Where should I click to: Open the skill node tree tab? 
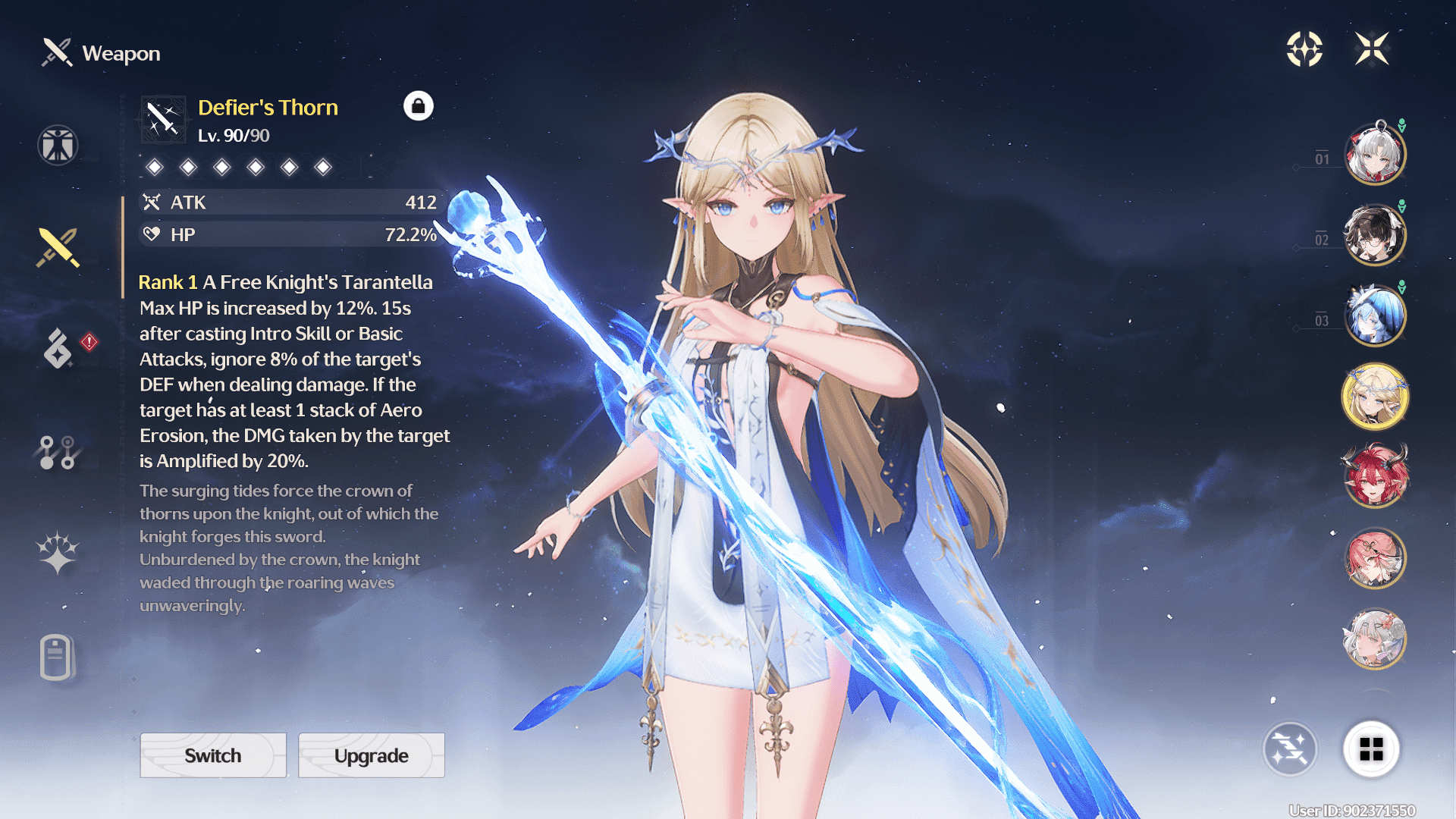coord(58,453)
